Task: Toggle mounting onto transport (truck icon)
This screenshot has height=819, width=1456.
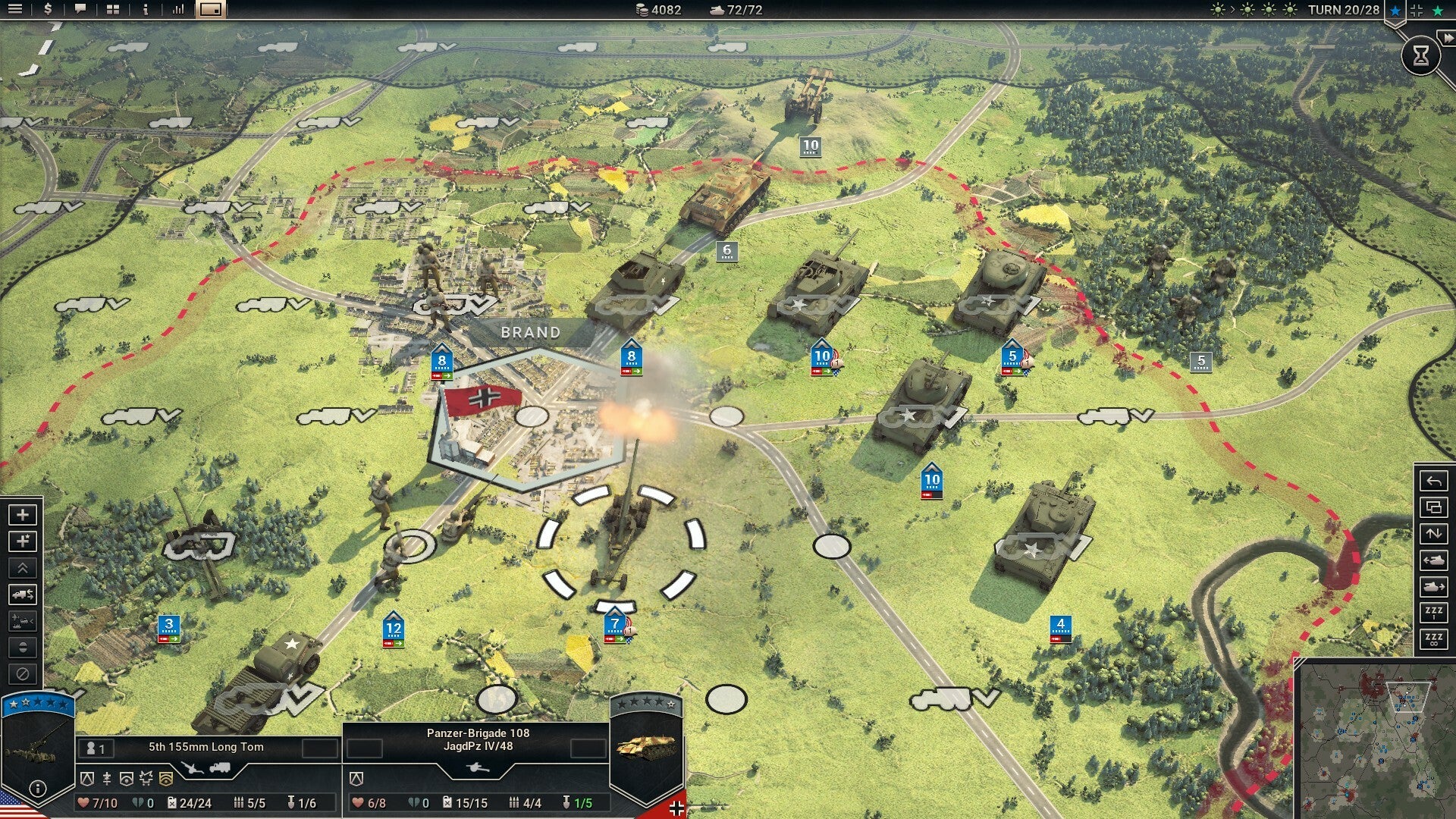Action: (x=23, y=595)
